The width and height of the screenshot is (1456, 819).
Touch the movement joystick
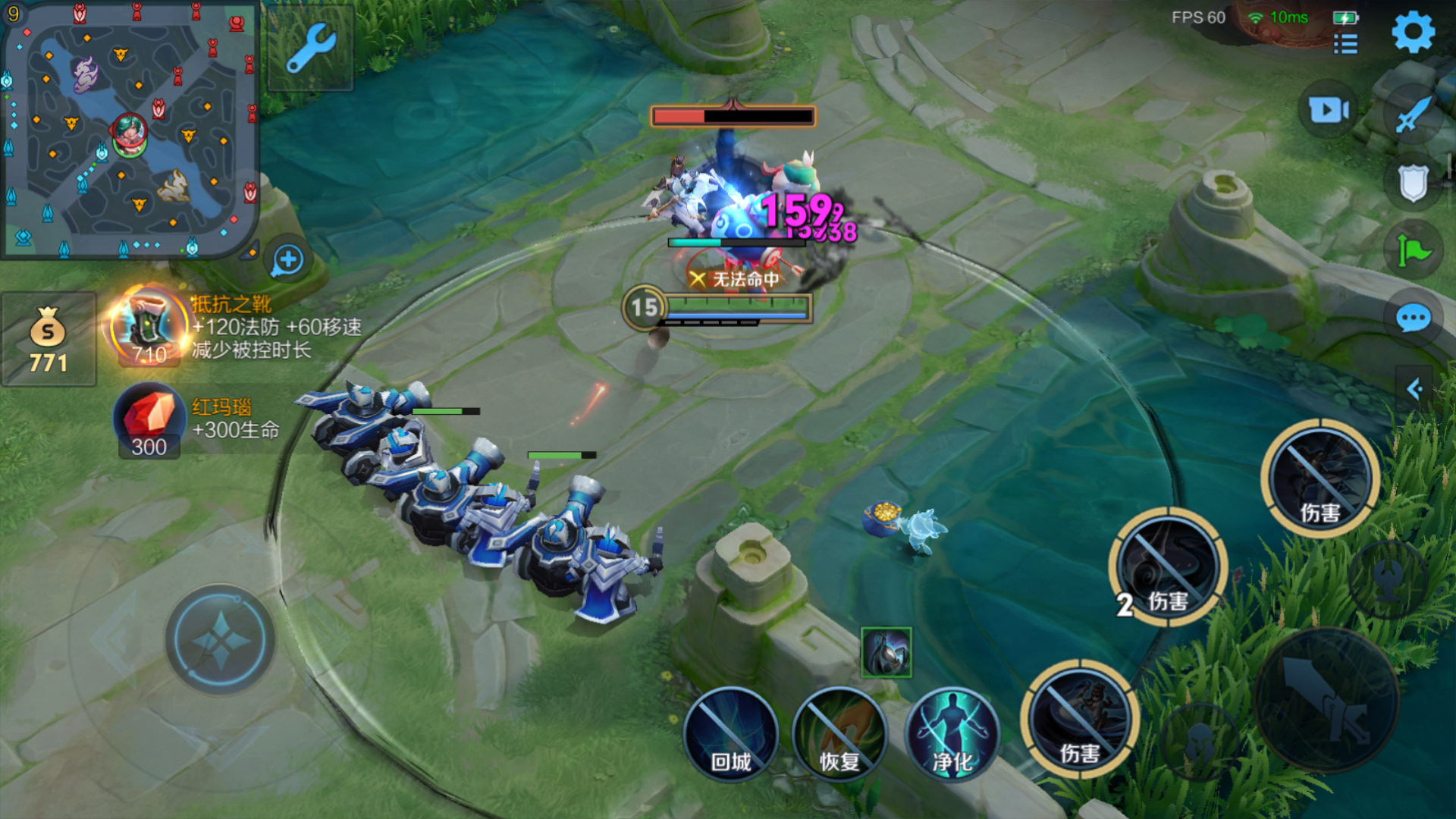click(220, 639)
